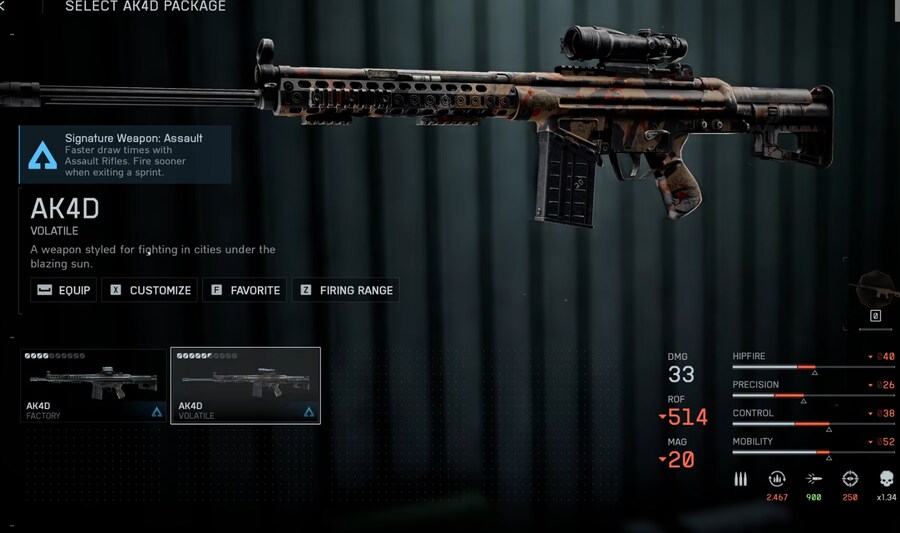Equip the AK4D Volatile package
The width and height of the screenshot is (900, 533).
click(x=64, y=290)
